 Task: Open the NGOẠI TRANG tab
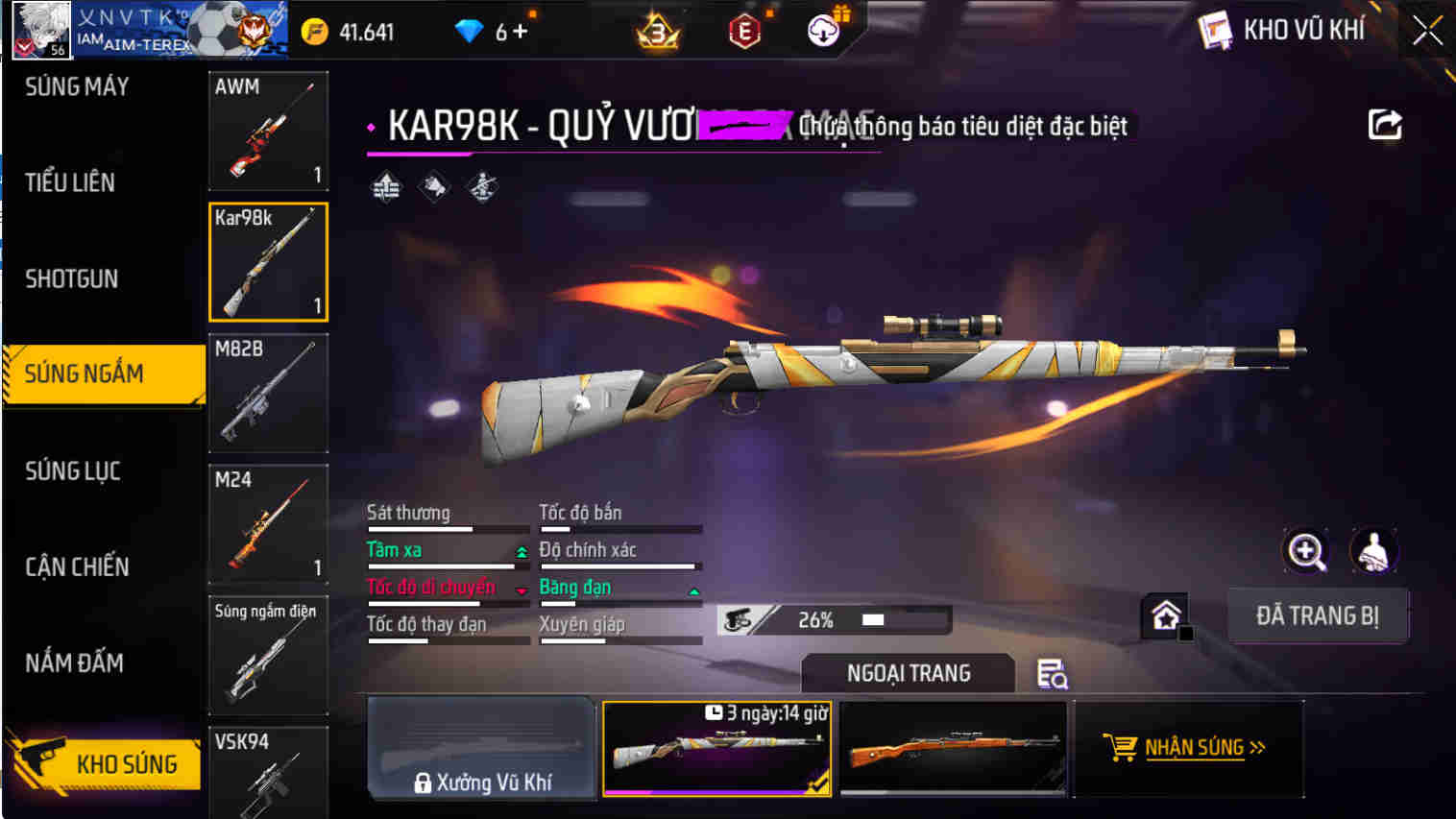click(x=907, y=673)
